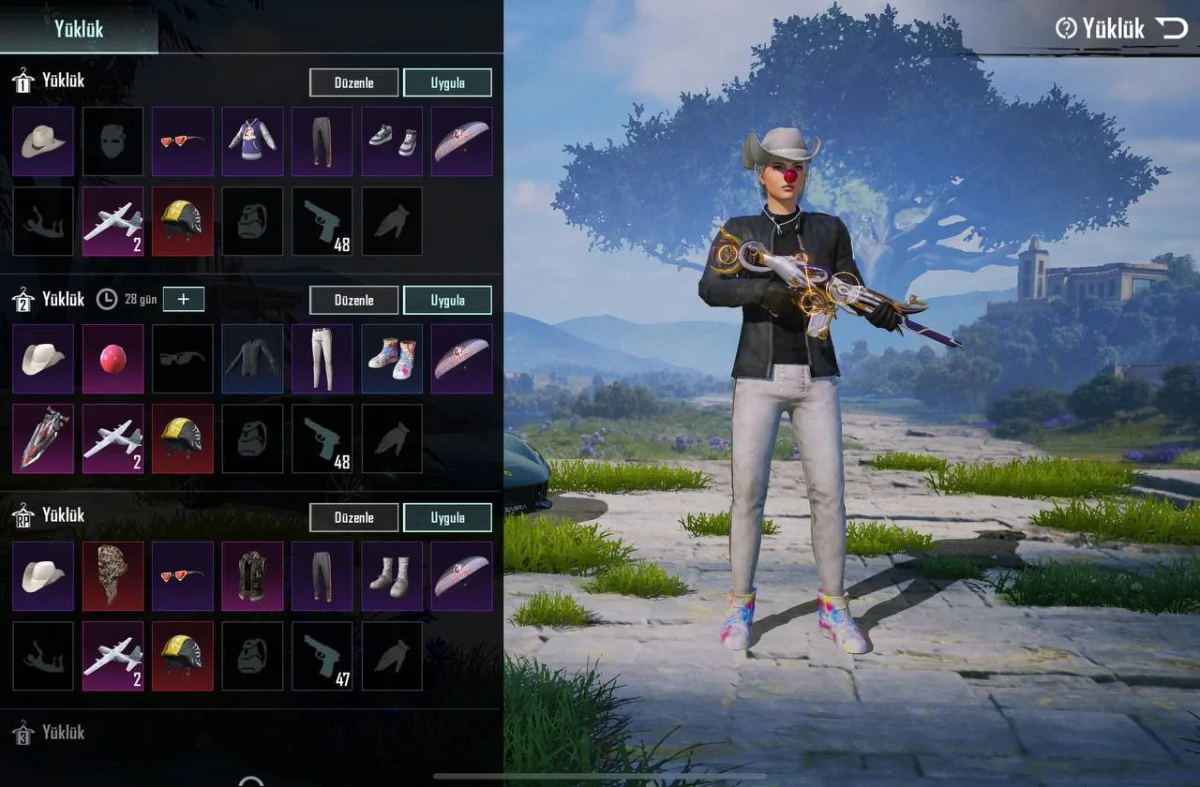The height and width of the screenshot is (787, 1200).
Task: Choose the black vest outfit slot
Action: coord(252,576)
